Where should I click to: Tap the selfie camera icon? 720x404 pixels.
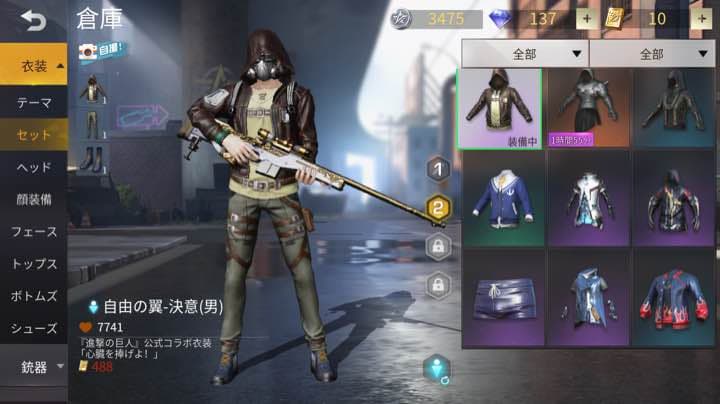pos(89,48)
